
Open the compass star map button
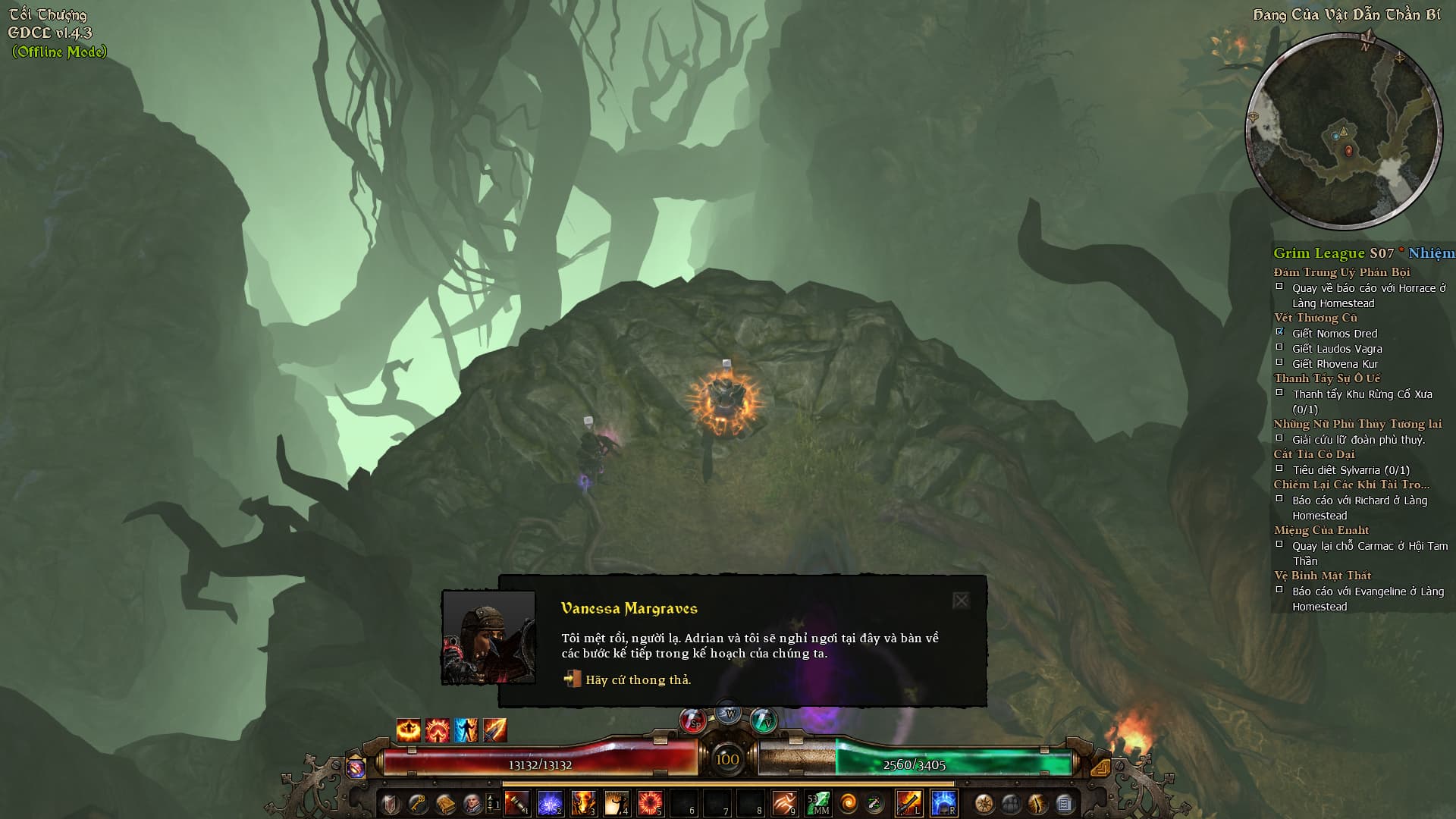(984, 803)
